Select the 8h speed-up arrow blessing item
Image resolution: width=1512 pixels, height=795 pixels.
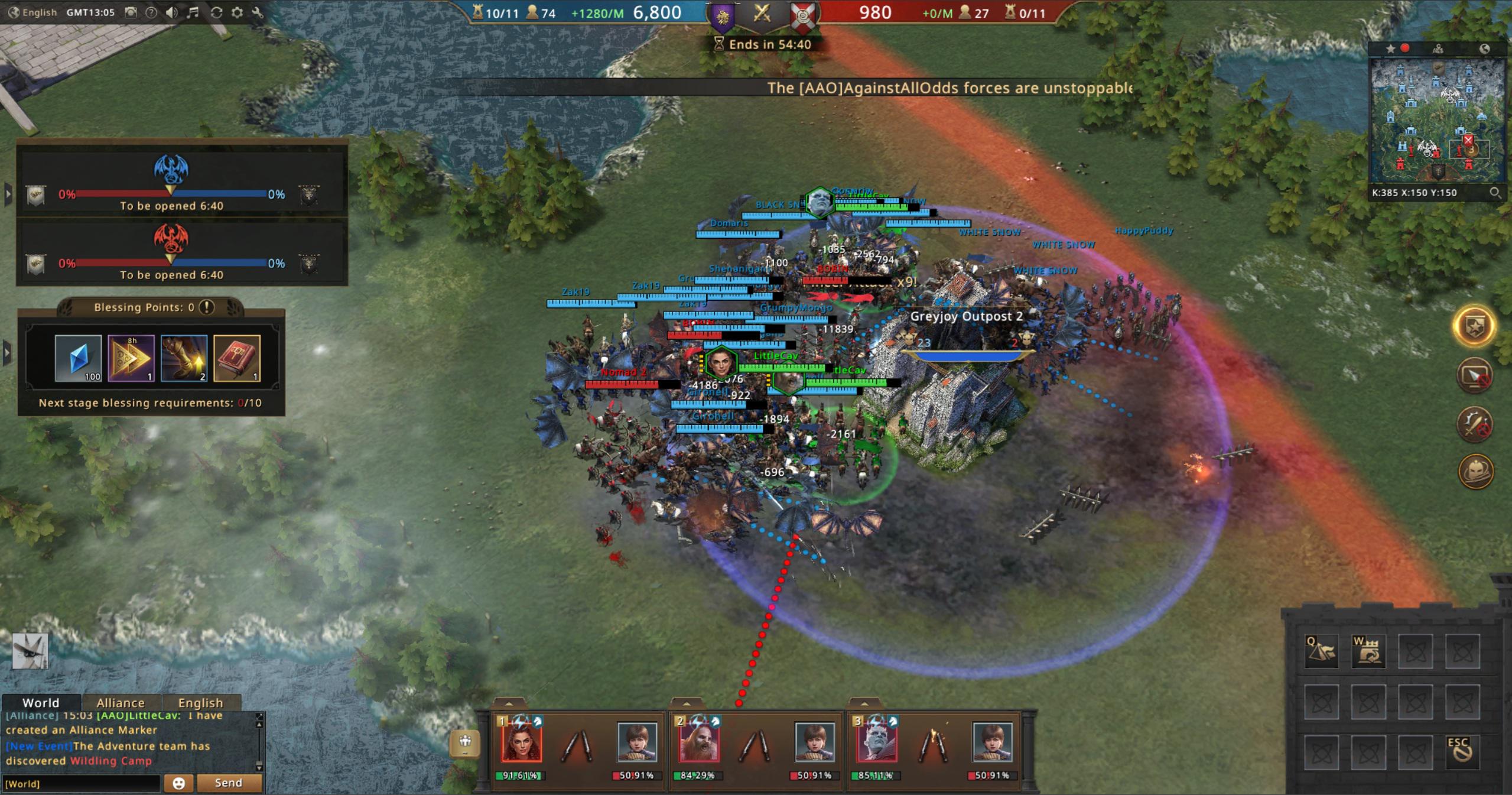point(131,358)
